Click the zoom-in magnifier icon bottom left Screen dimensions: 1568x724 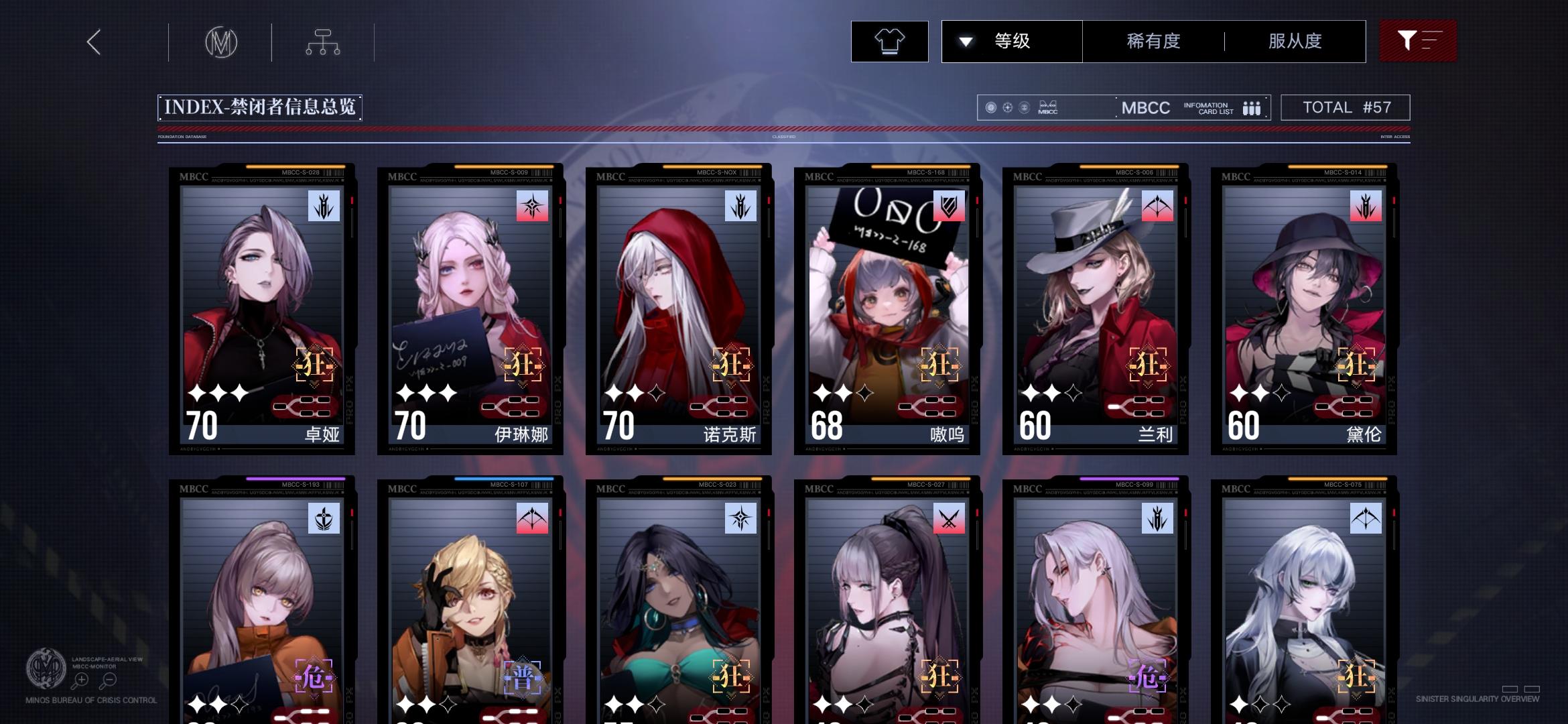(x=82, y=678)
